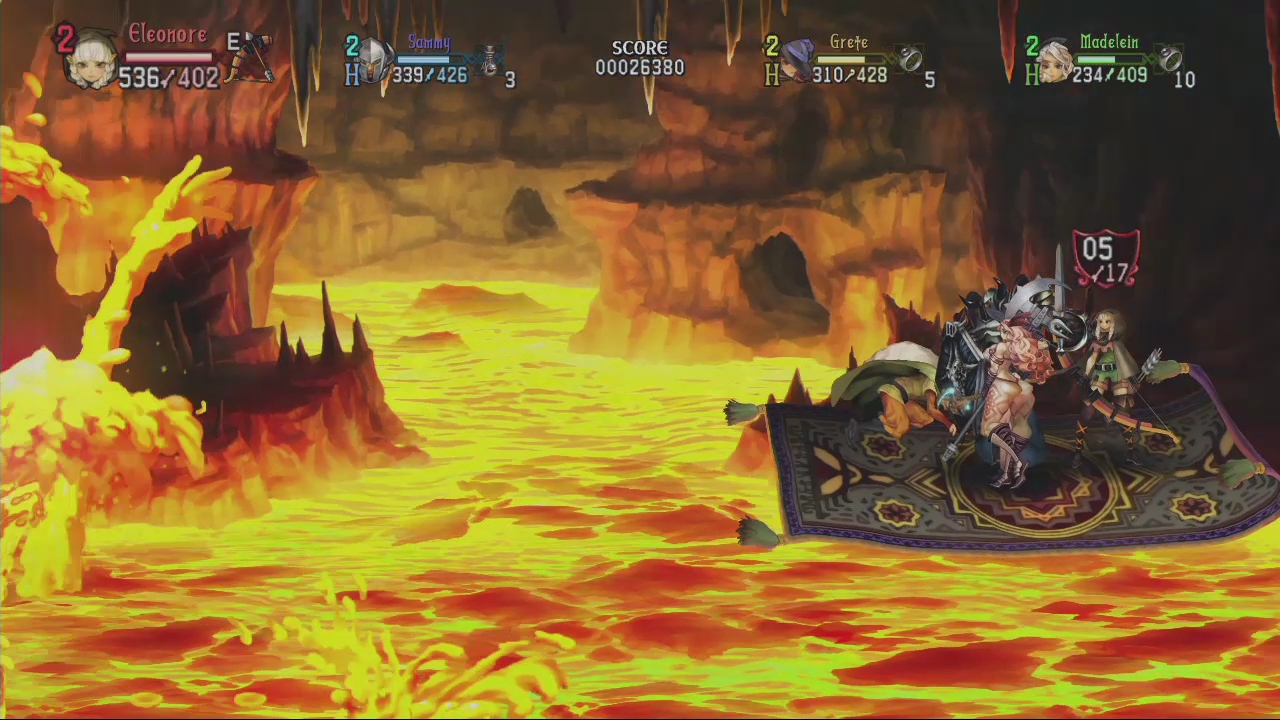Click the Madelein name label
Screen dimensions: 1280x720
1110,42
